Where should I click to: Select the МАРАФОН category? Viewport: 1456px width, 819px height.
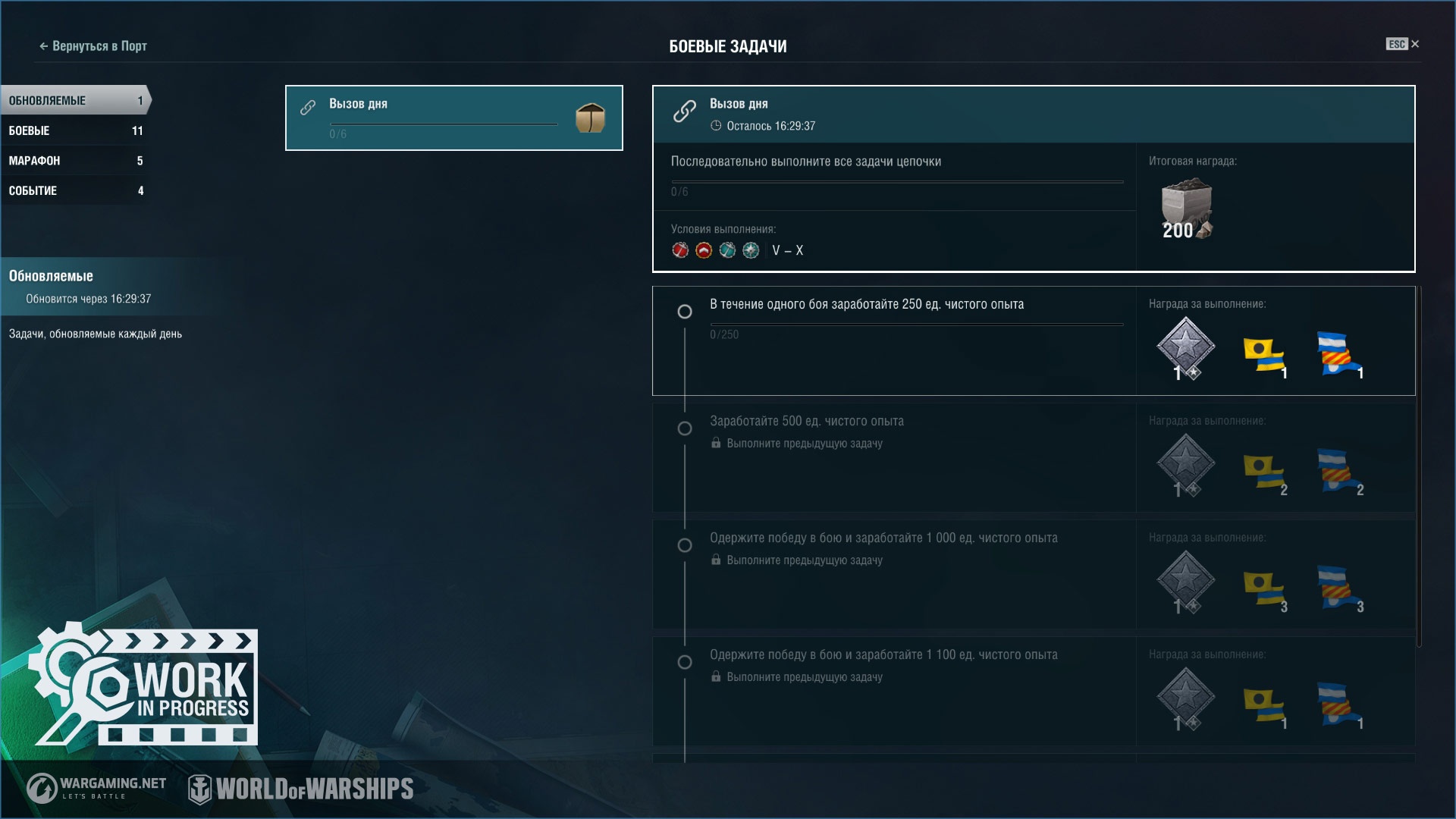point(74,161)
